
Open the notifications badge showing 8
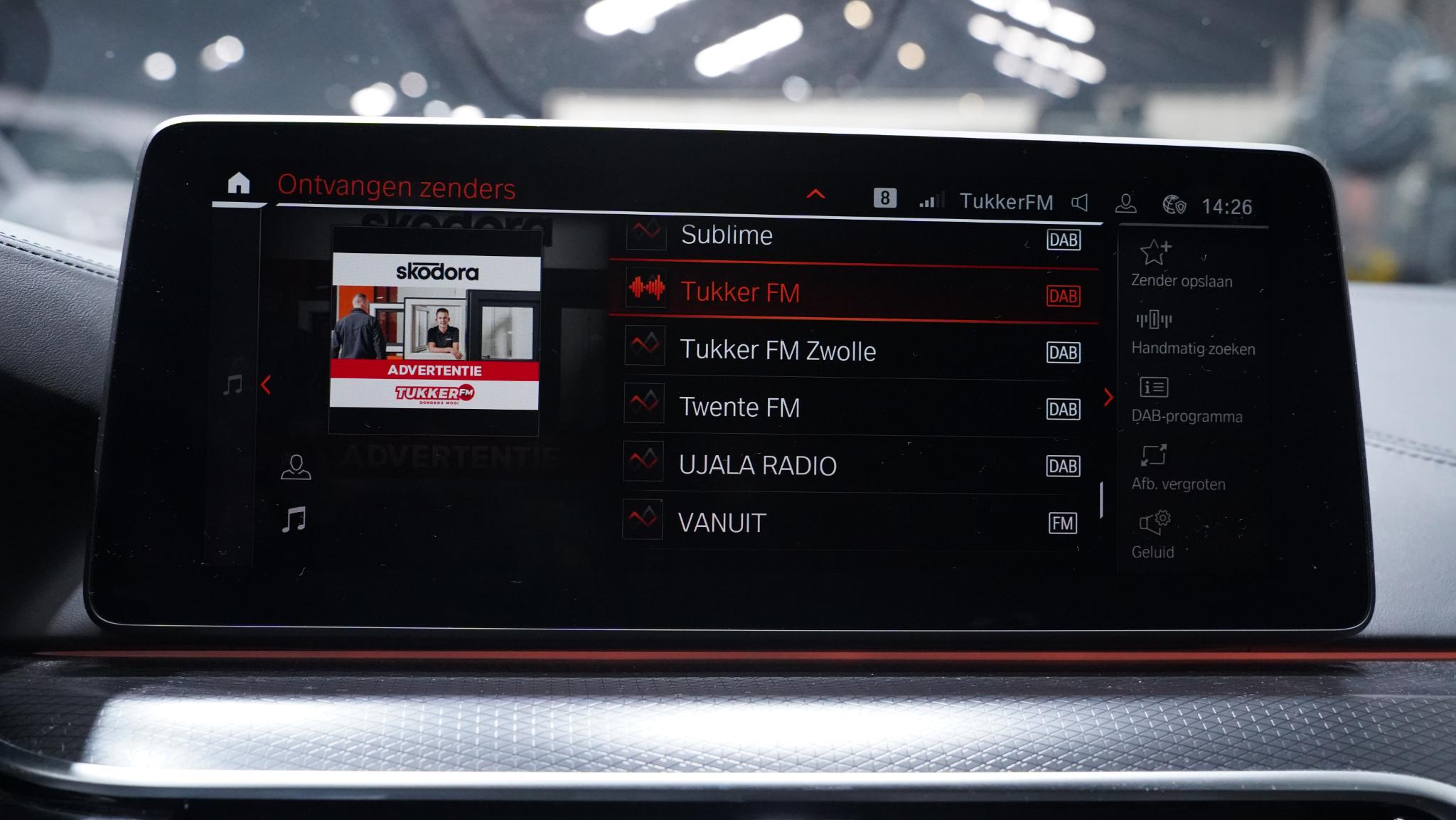(x=884, y=198)
